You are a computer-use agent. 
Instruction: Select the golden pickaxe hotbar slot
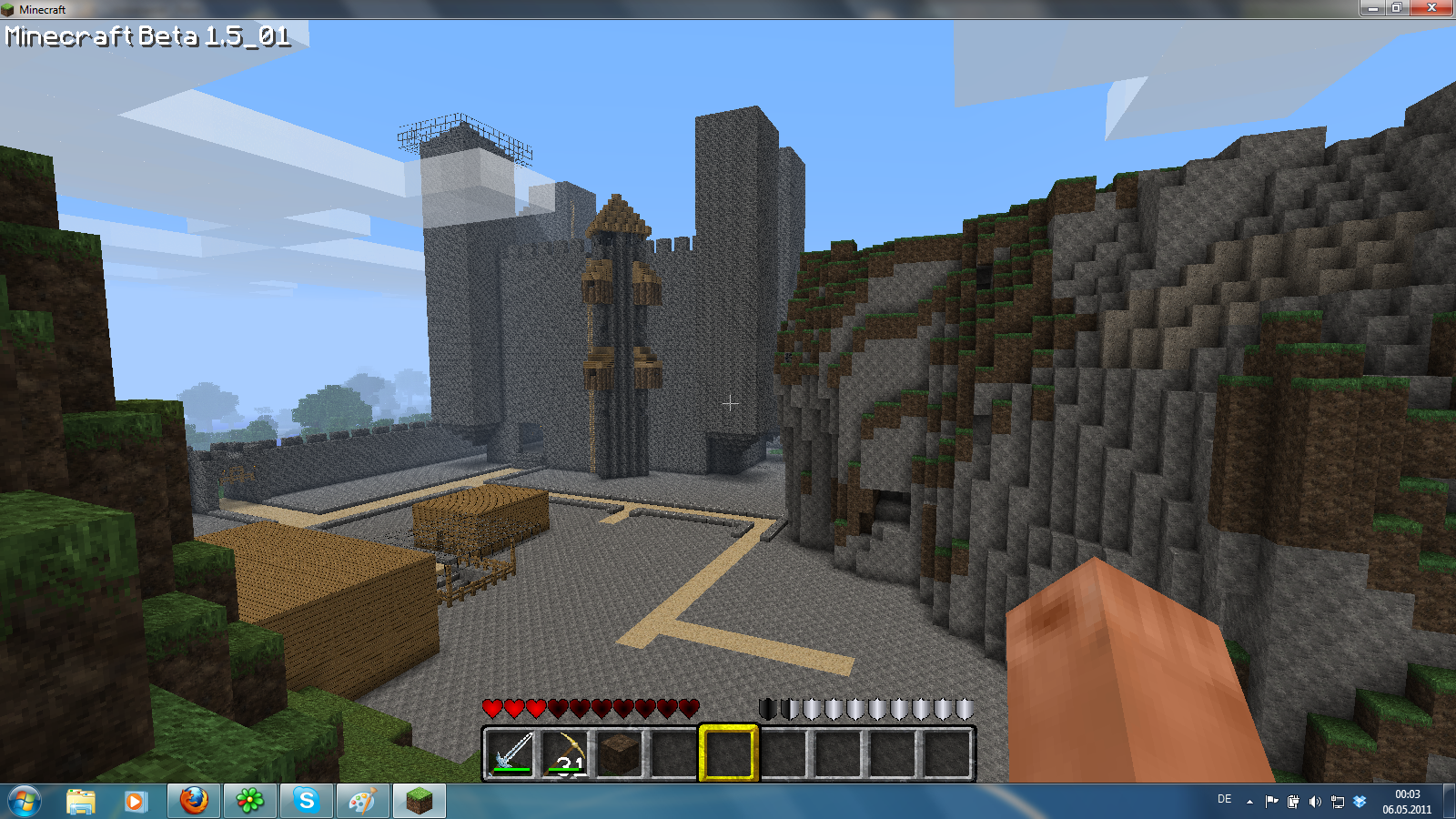(x=566, y=753)
